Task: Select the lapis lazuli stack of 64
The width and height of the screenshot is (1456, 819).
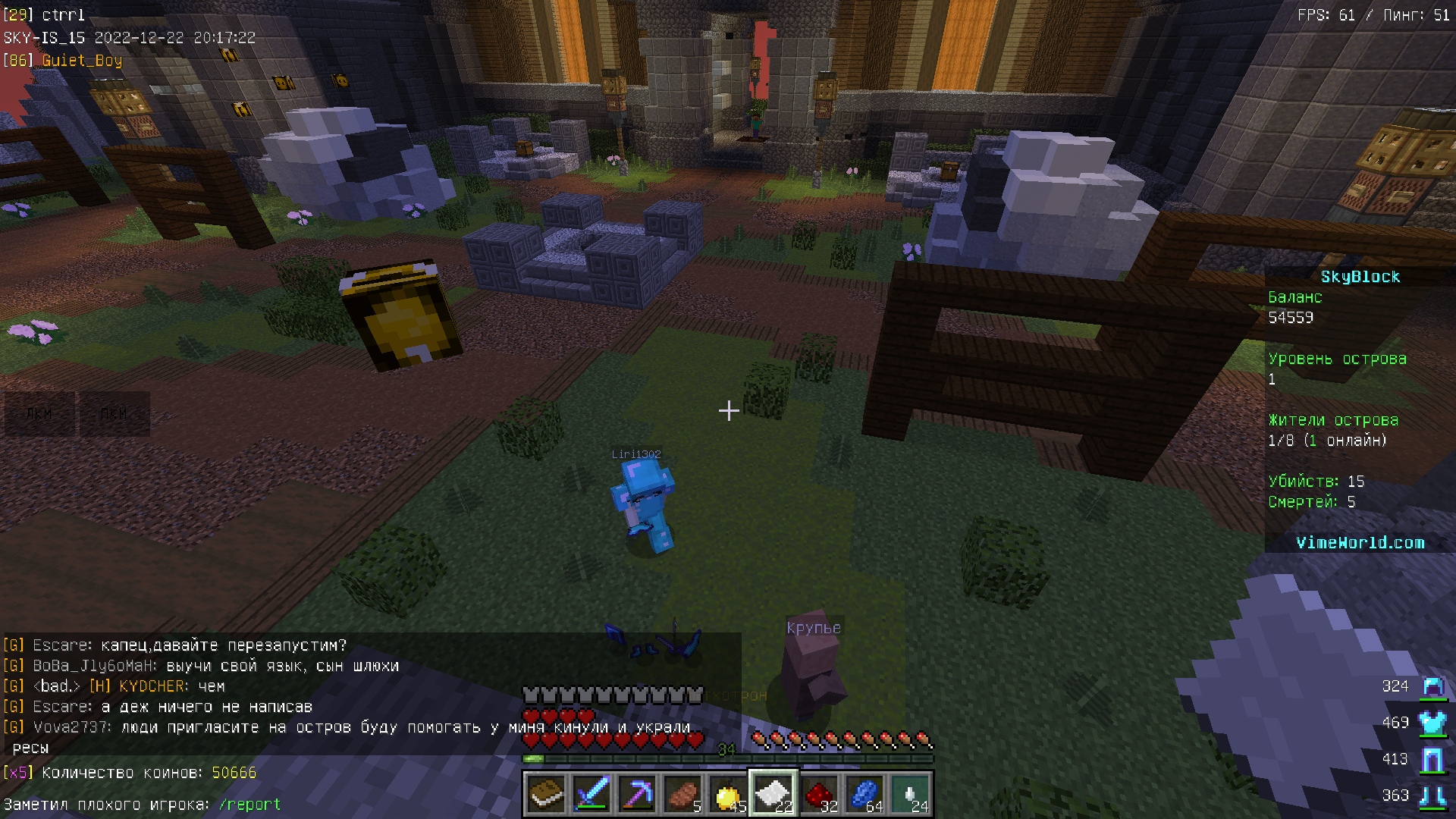Action: tap(864, 794)
